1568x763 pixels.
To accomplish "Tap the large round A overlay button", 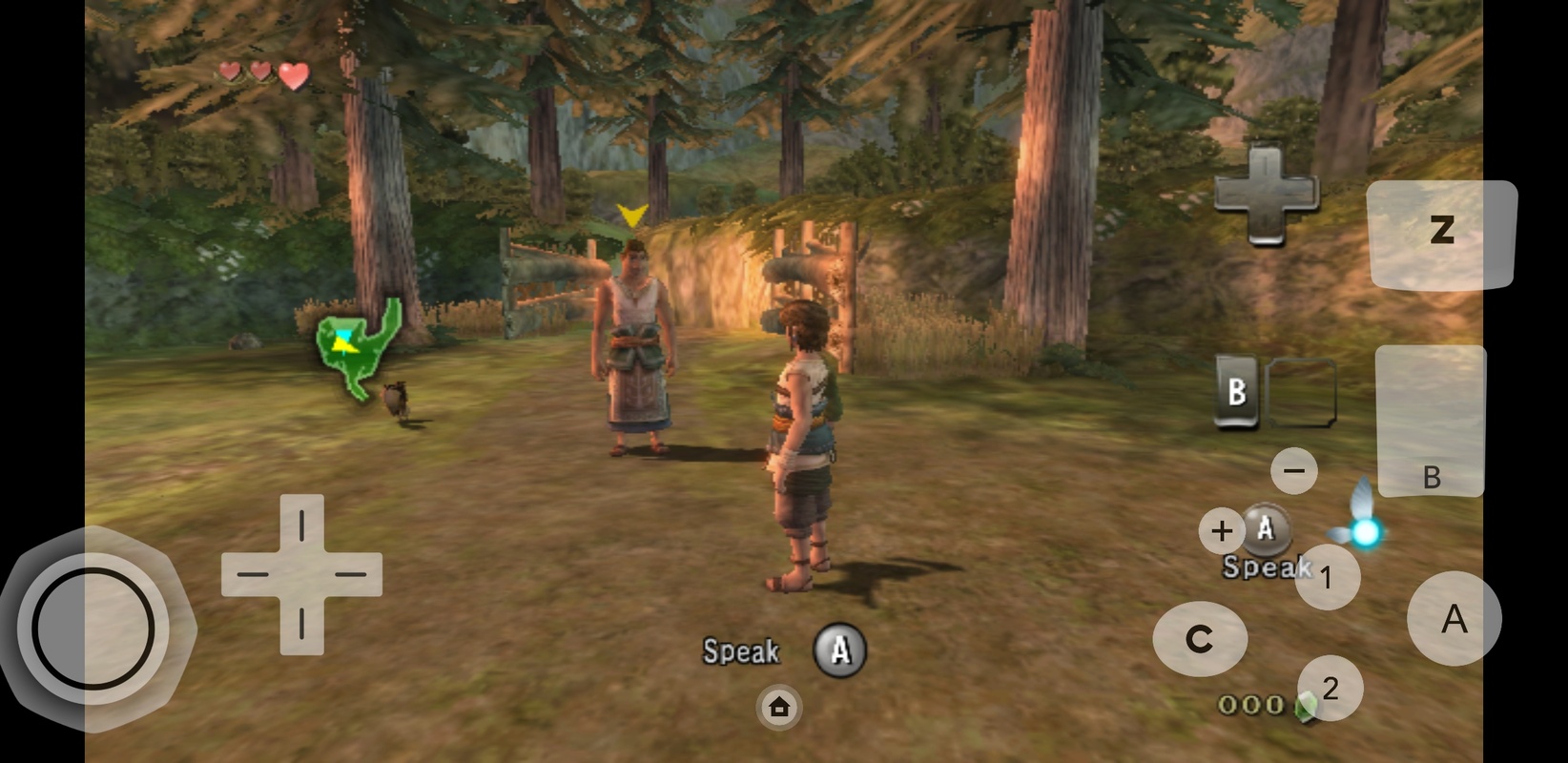I will click(1454, 619).
